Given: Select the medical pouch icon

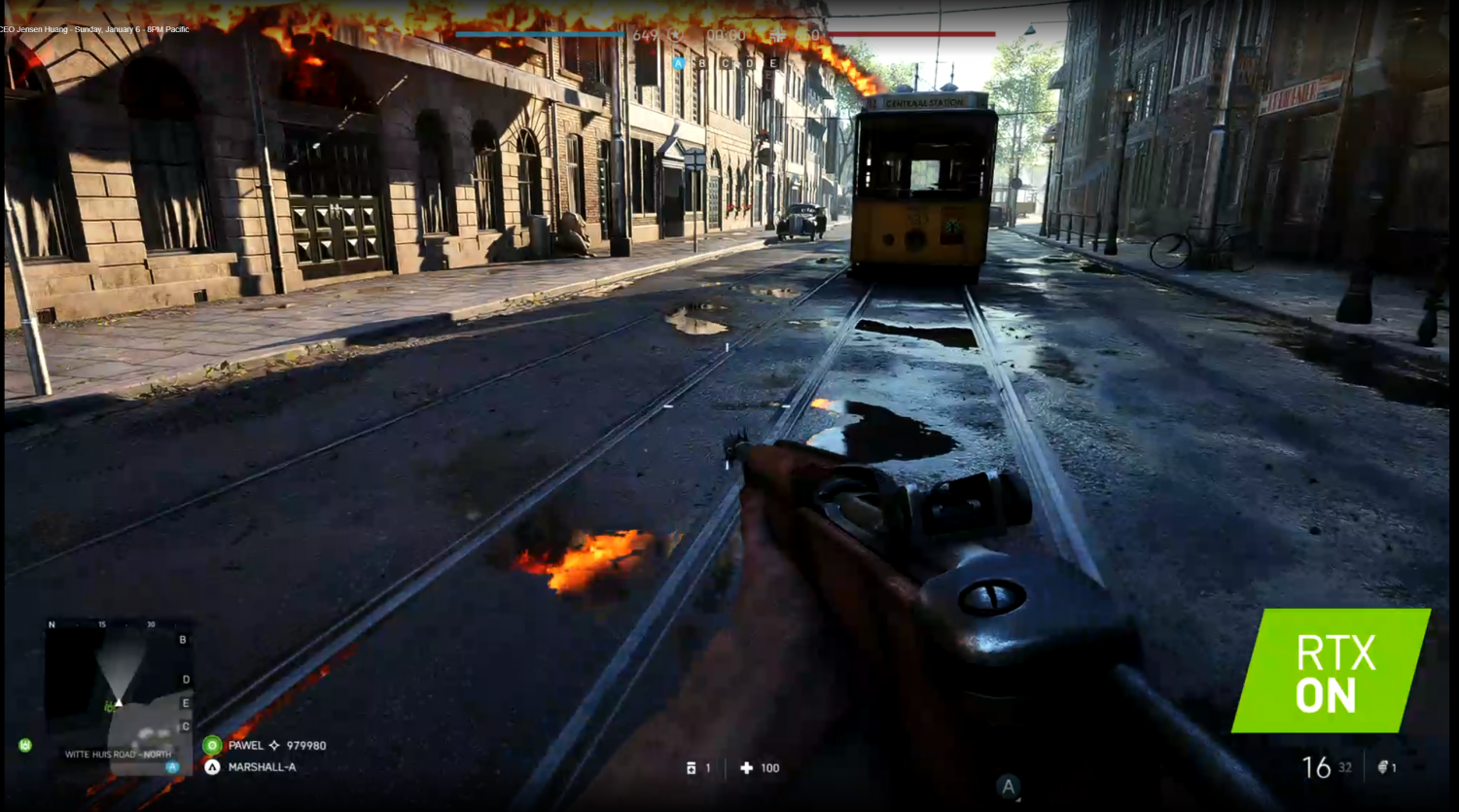Looking at the screenshot, I should pyautogui.click(x=692, y=768).
